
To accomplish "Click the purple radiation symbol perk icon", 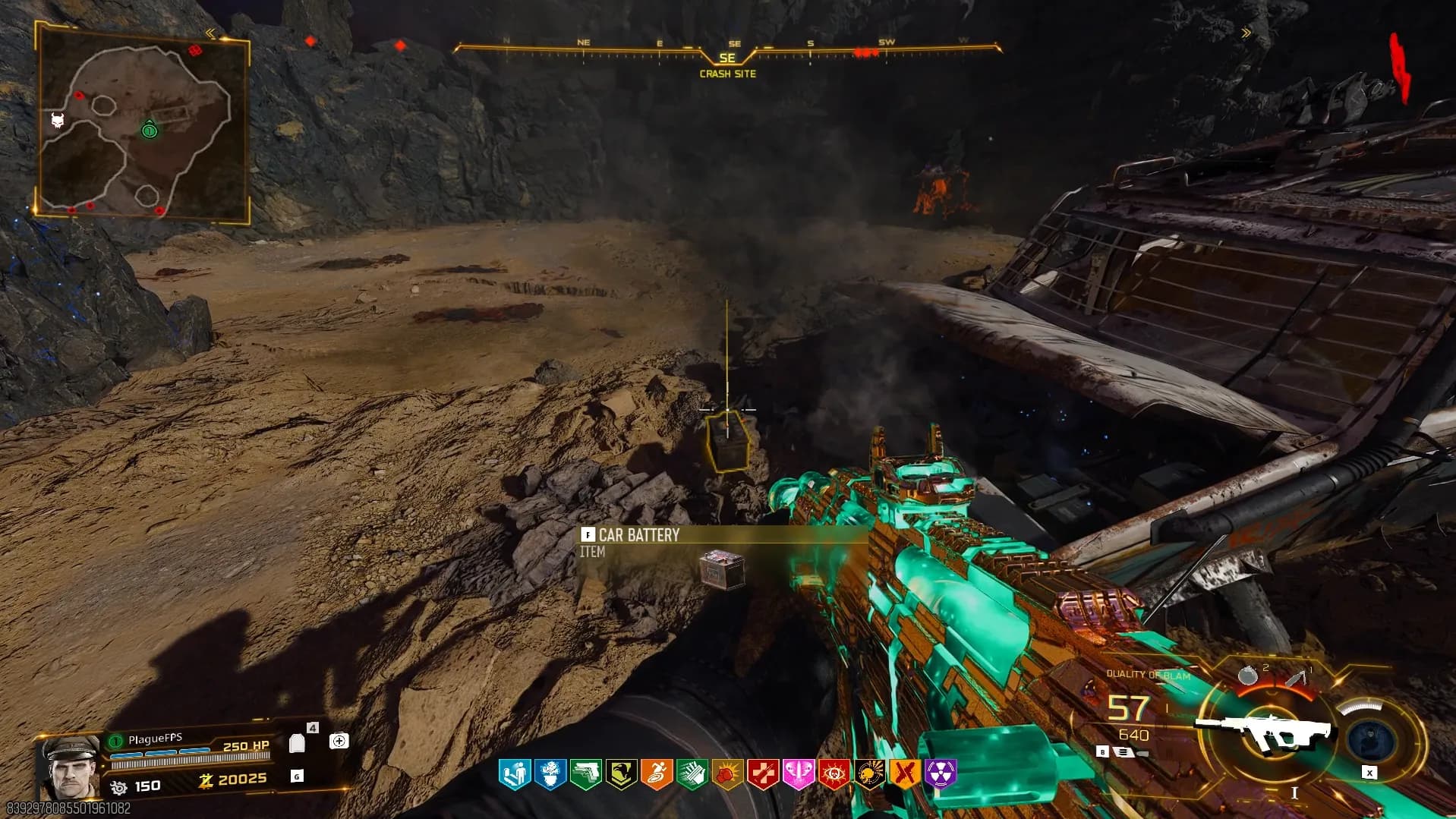I will 941,774.
